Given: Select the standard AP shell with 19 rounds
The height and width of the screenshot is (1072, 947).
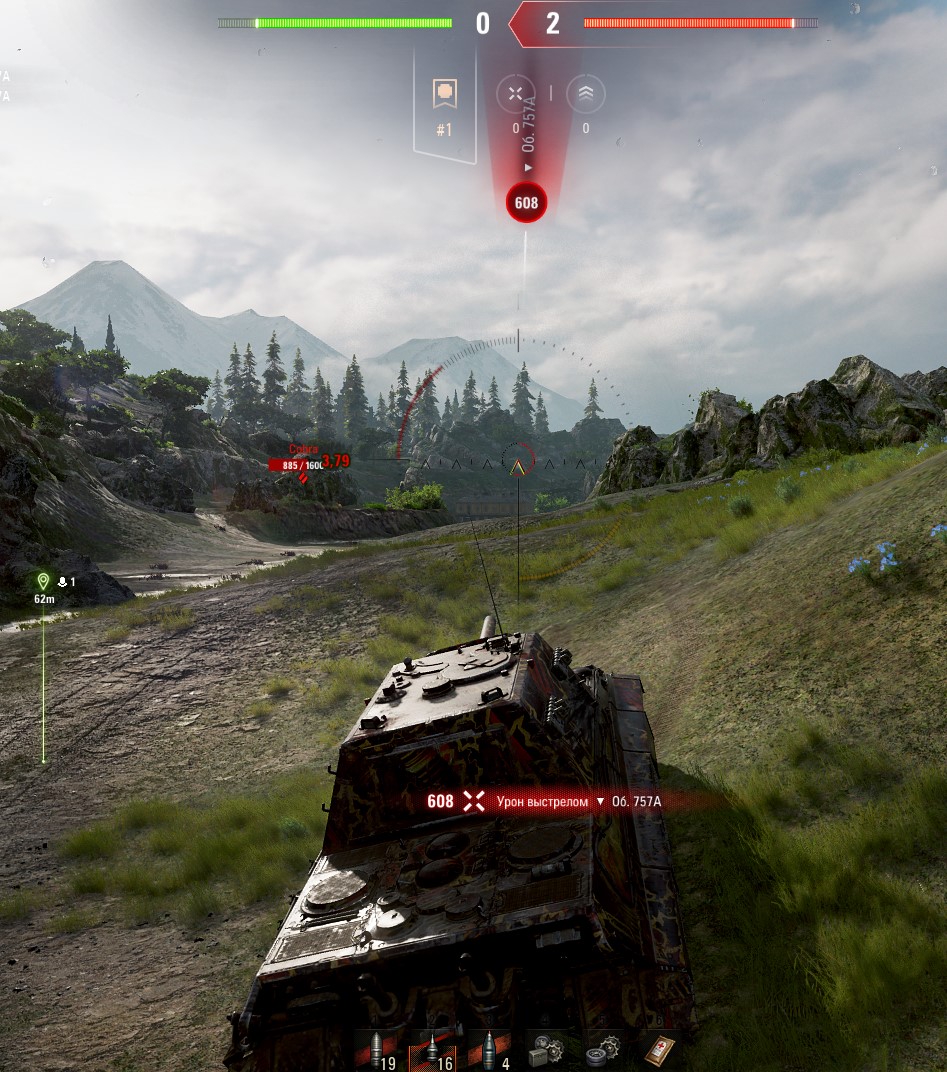Looking at the screenshot, I should tap(376, 1049).
